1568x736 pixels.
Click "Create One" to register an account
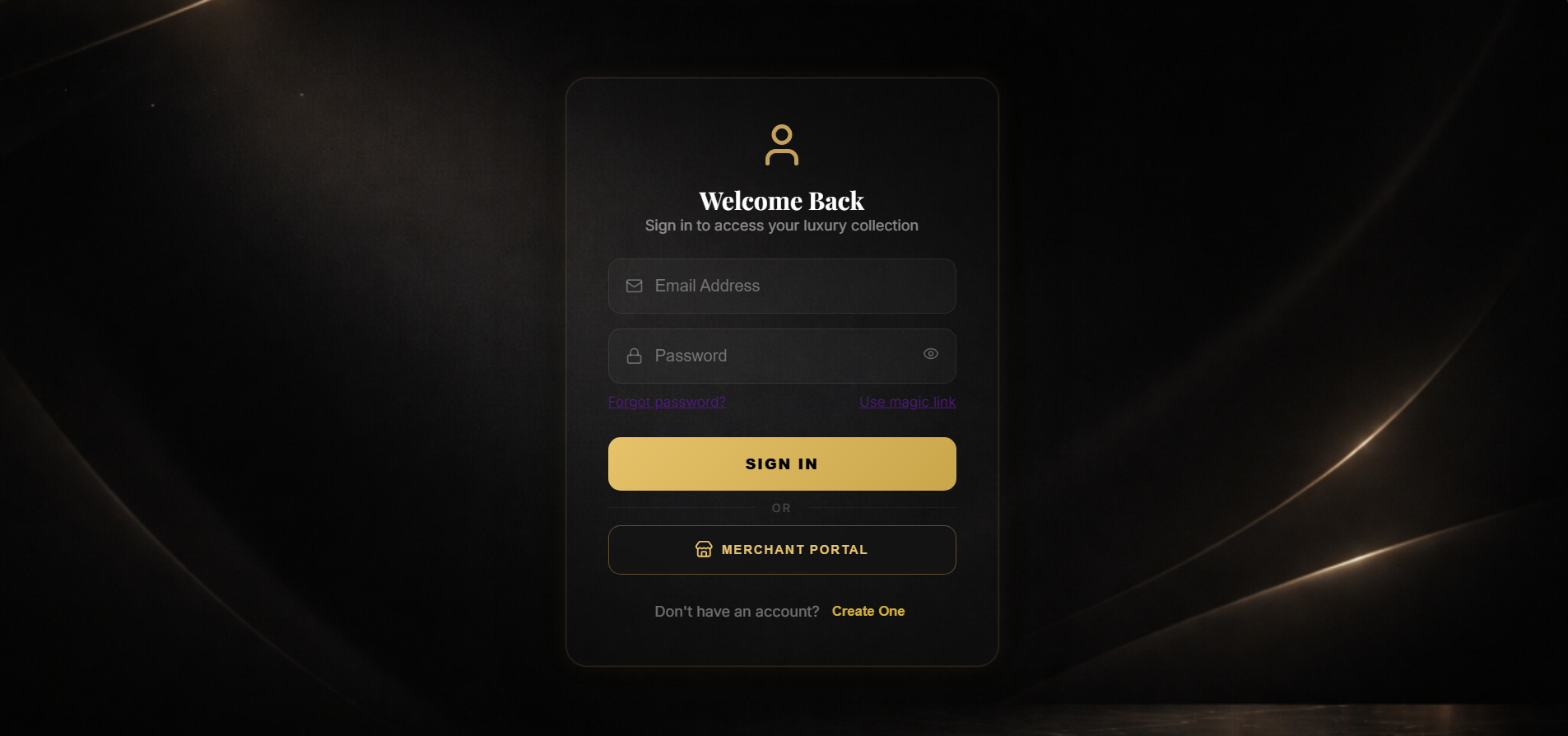pos(868,611)
